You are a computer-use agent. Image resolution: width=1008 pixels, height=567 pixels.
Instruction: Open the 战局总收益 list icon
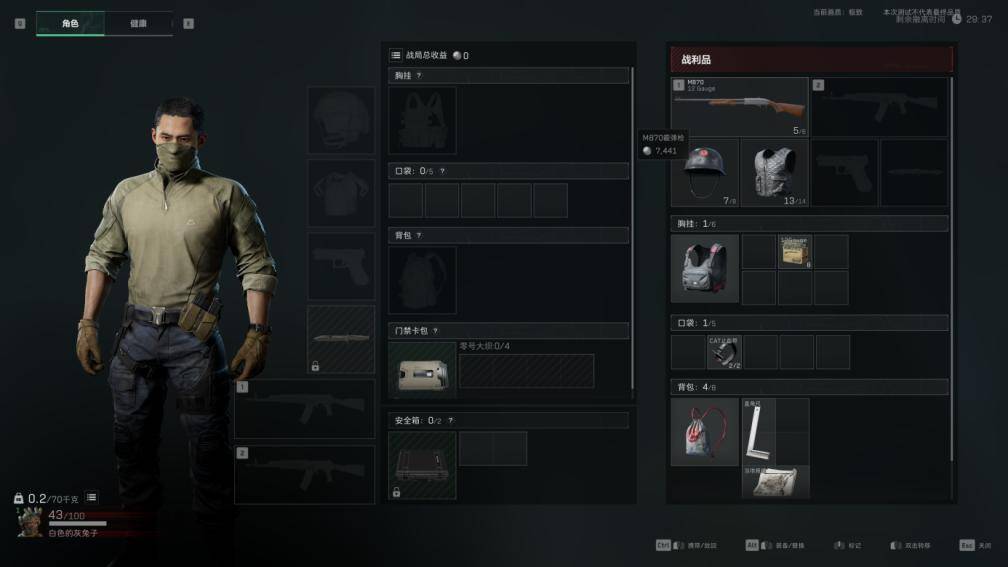[396, 56]
